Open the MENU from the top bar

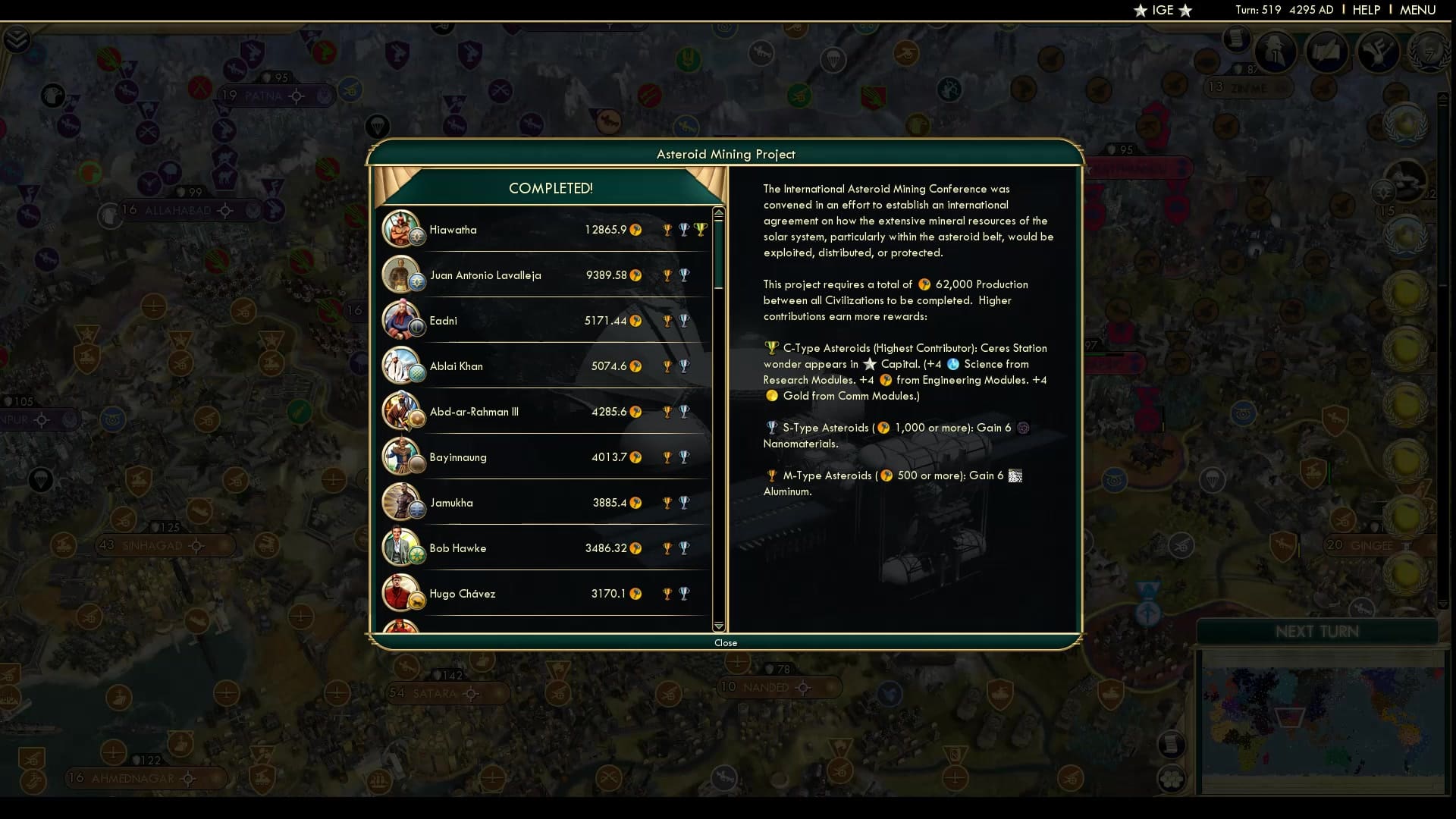(1418, 10)
